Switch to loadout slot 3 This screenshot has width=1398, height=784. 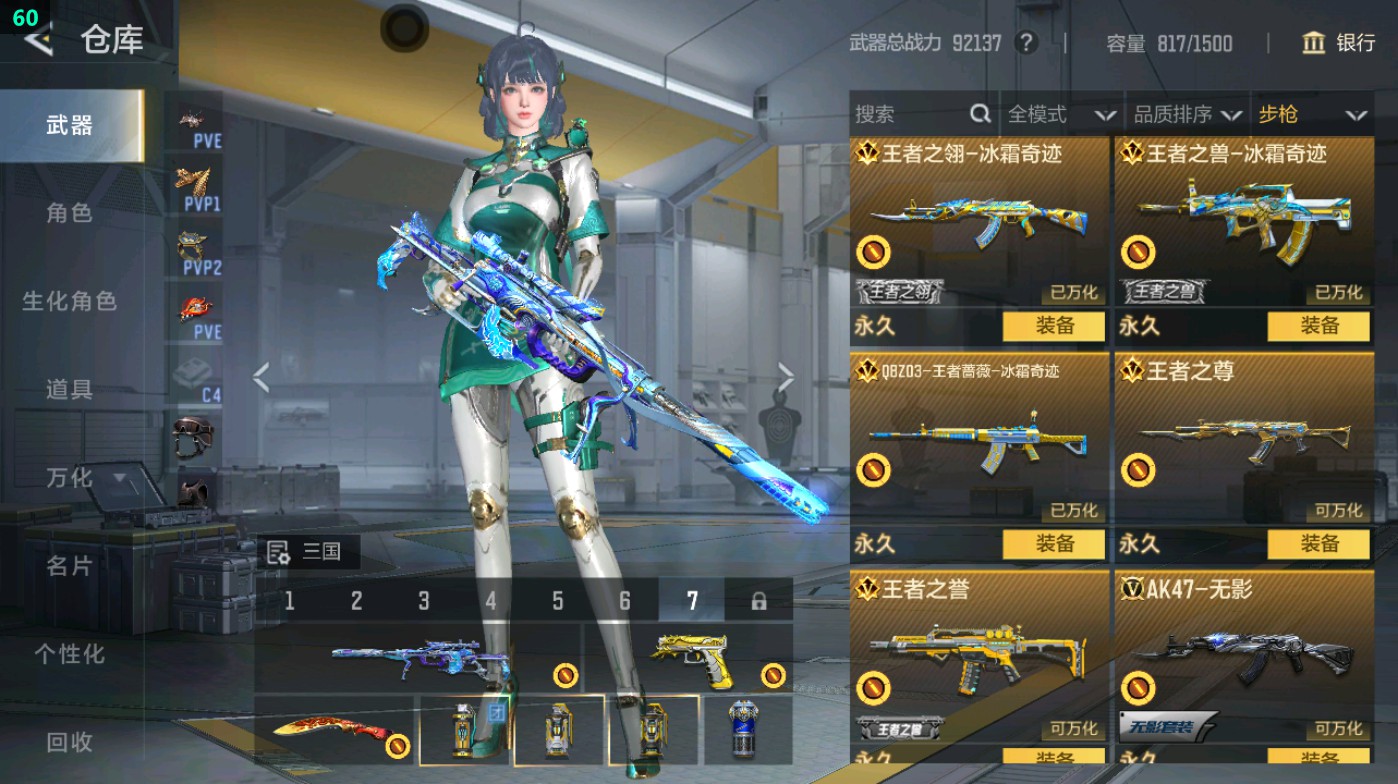tap(424, 601)
